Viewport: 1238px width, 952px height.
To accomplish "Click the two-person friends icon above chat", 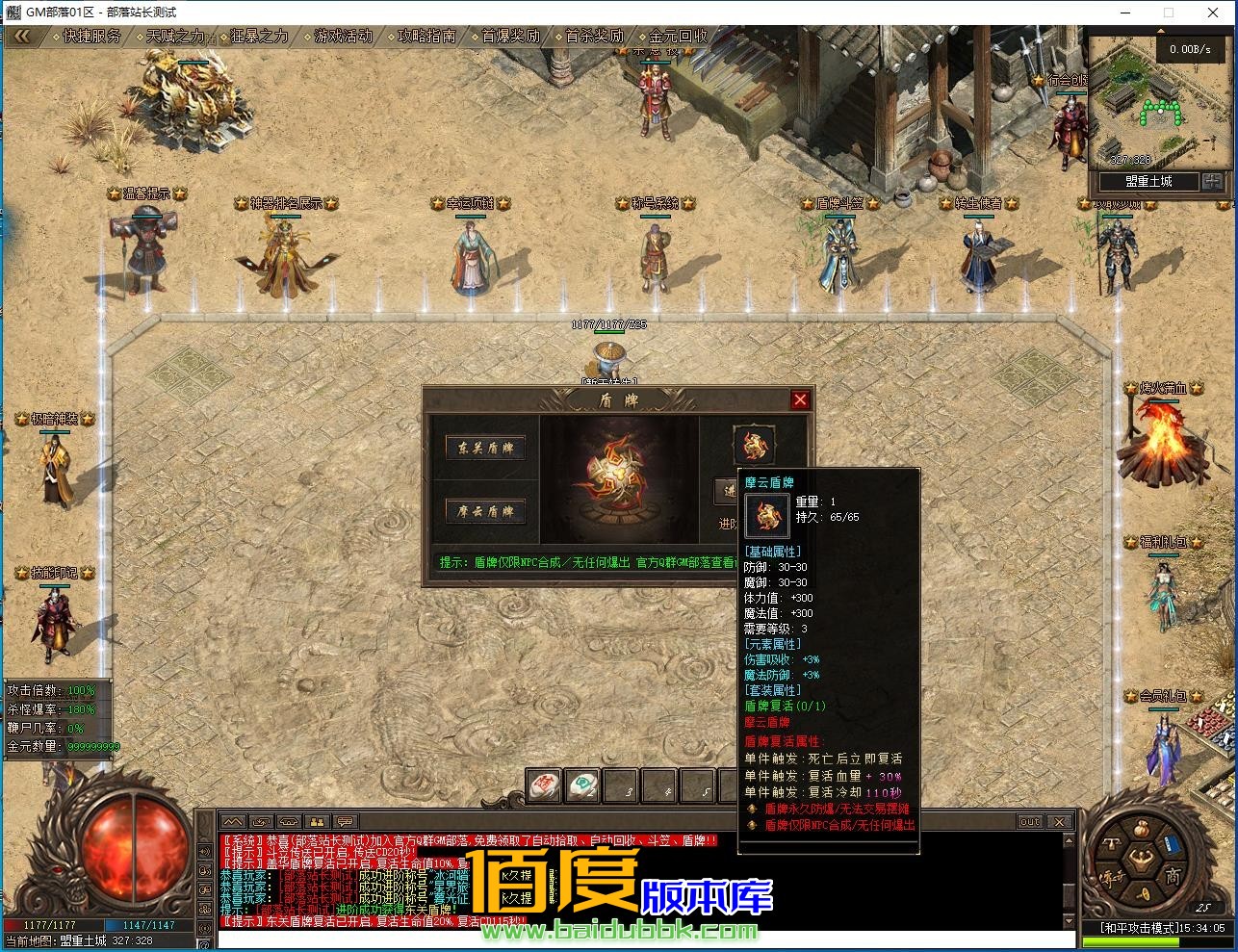I will (x=316, y=822).
